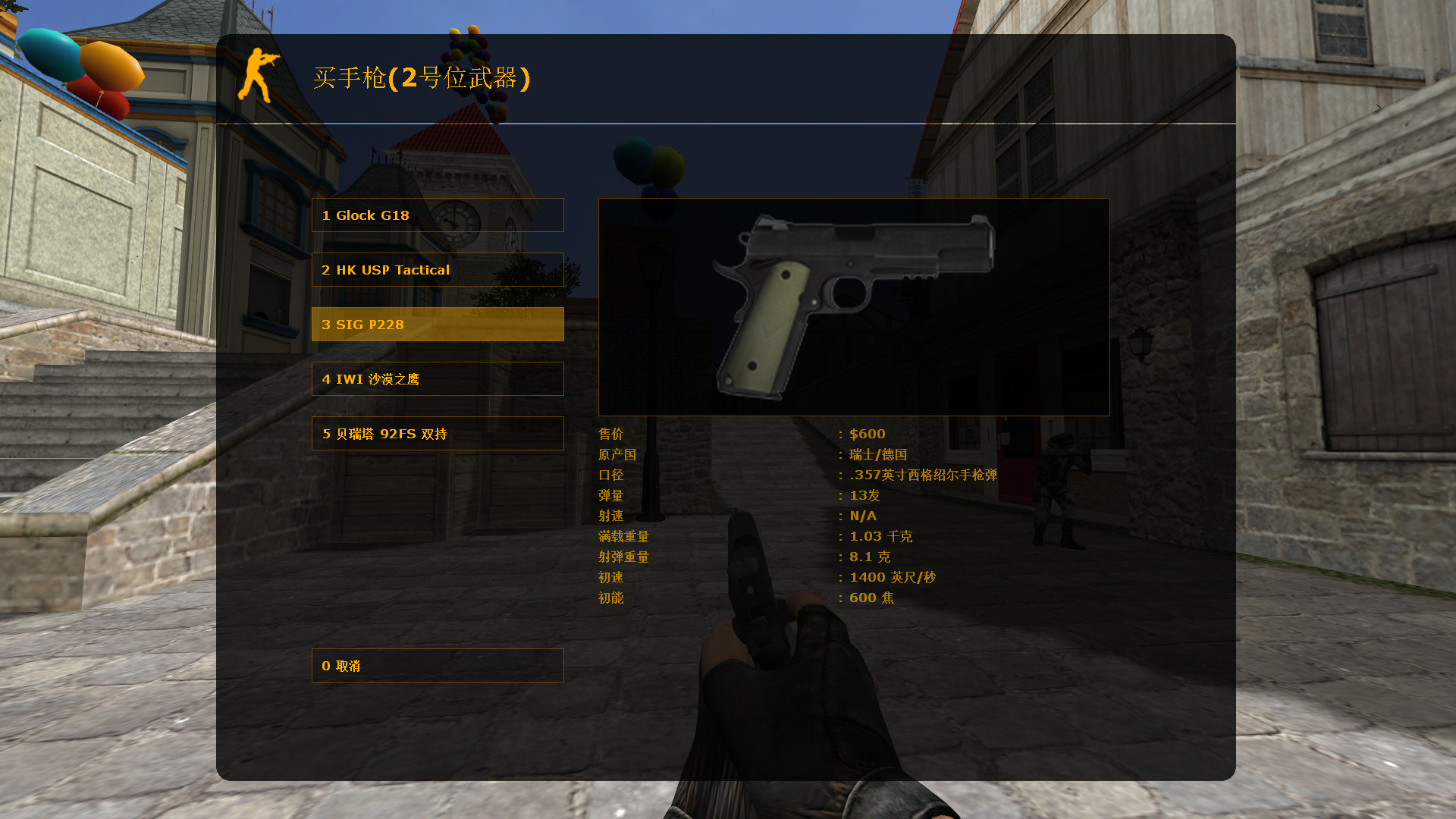Click the orange counter-terrorist logo icon

pyautogui.click(x=260, y=76)
